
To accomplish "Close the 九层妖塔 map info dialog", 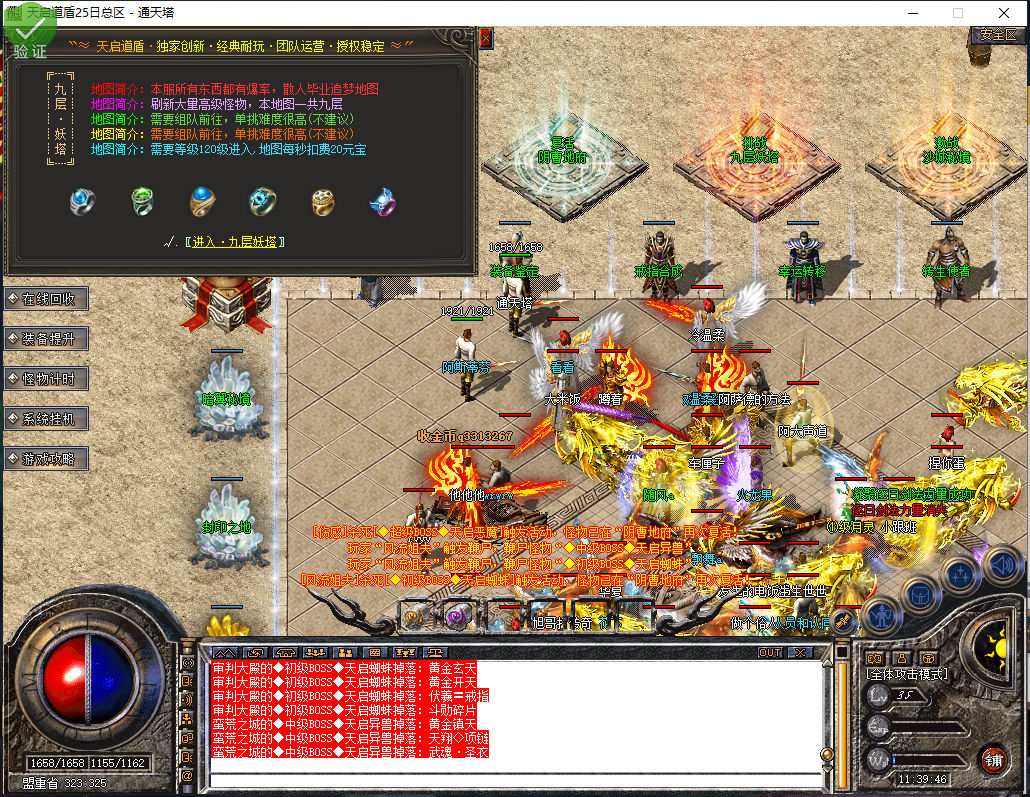I will point(486,38).
